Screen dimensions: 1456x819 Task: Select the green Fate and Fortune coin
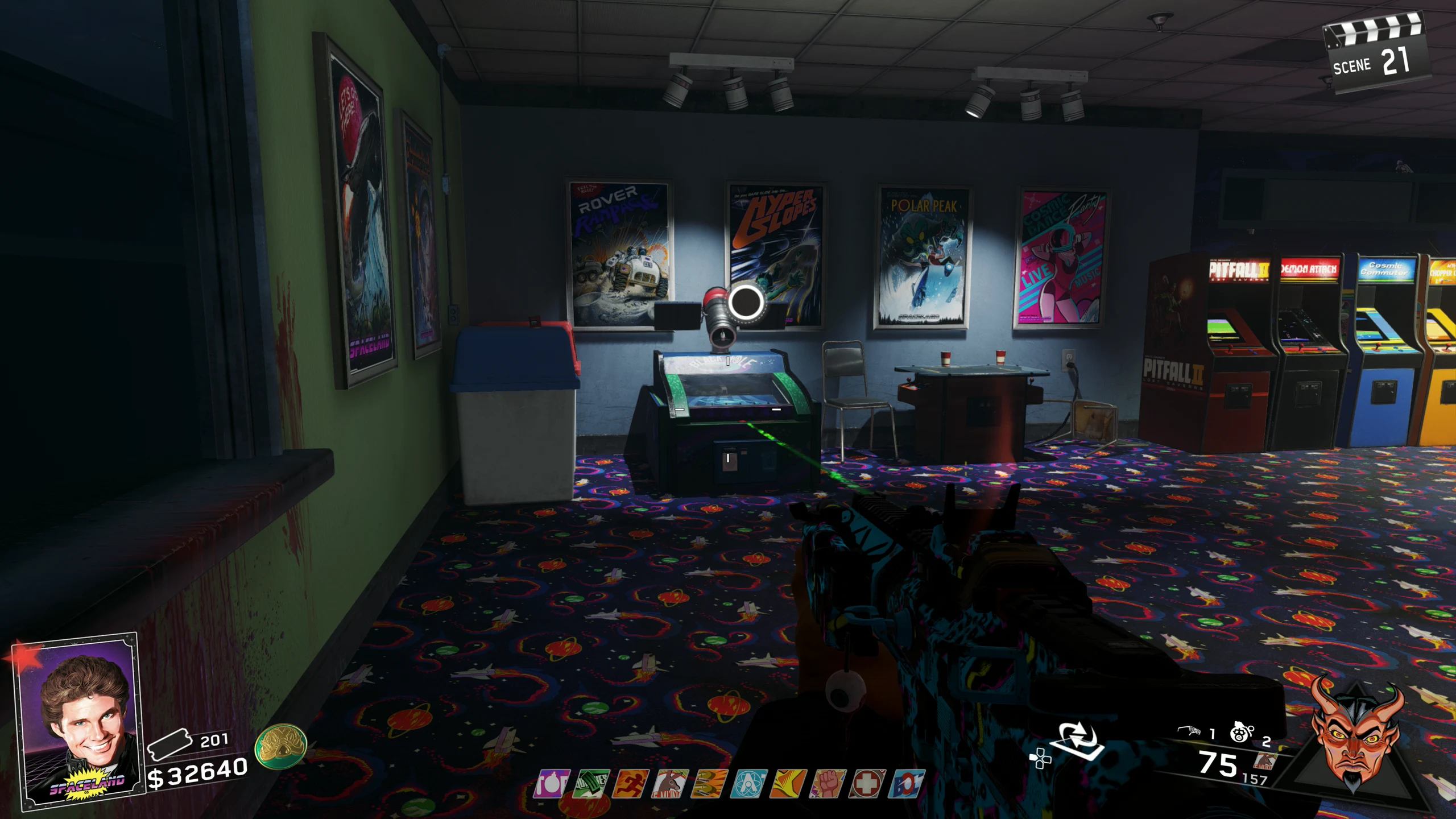(280, 746)
